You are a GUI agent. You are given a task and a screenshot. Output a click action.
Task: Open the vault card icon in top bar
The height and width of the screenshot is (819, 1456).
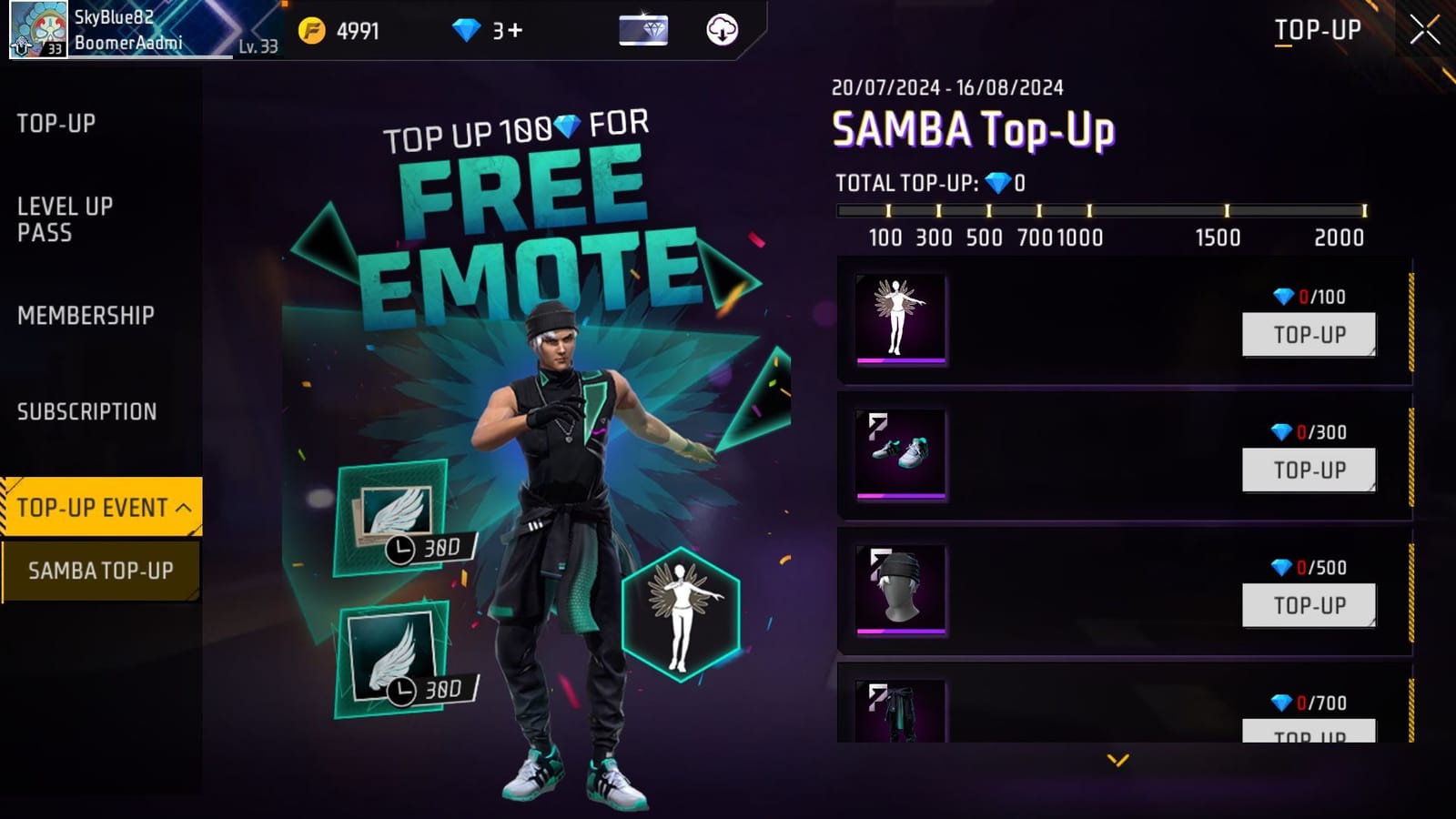click(x=642, y=28)
